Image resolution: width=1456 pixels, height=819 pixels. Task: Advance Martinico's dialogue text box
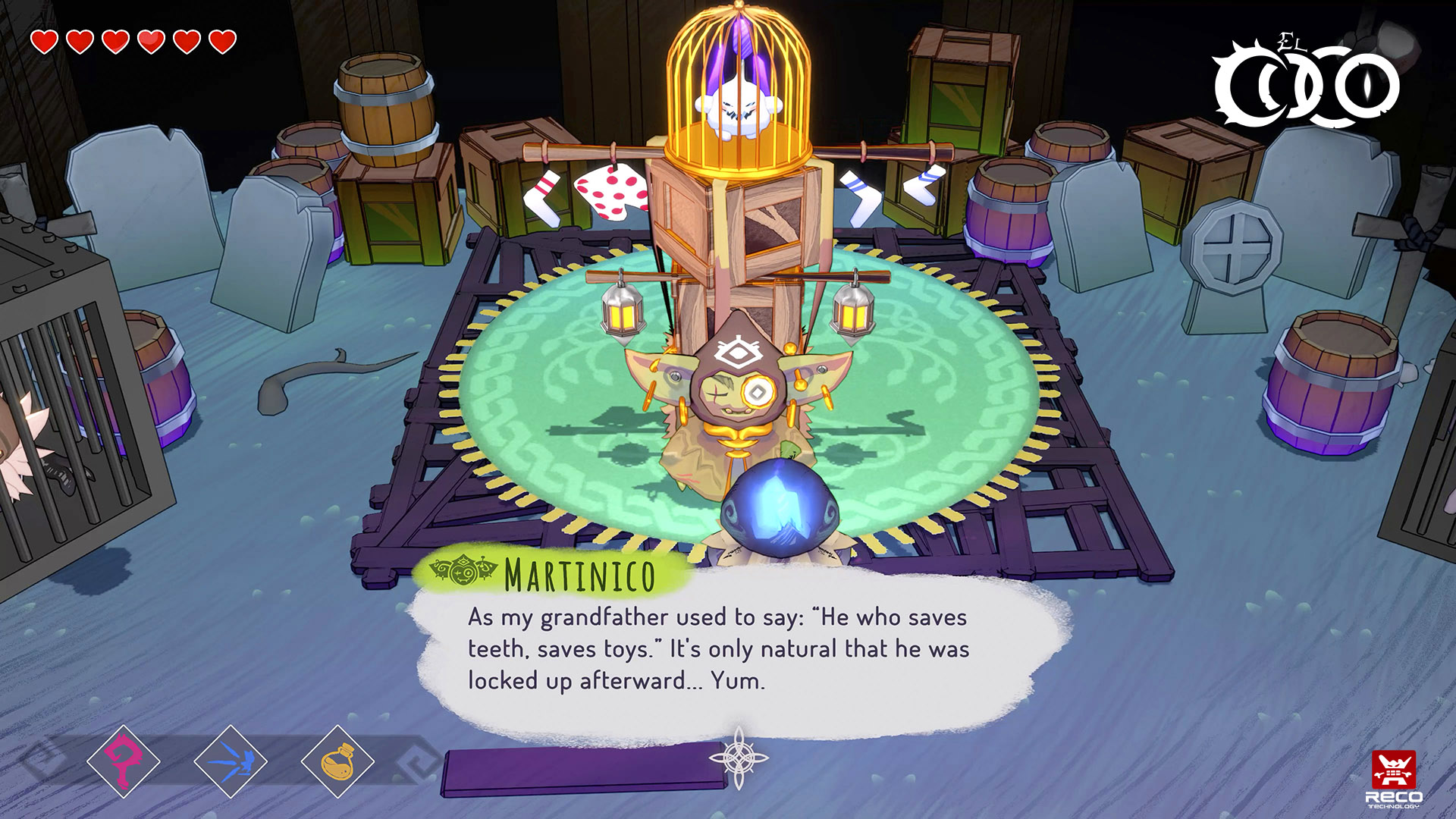[x=717, y=649]
